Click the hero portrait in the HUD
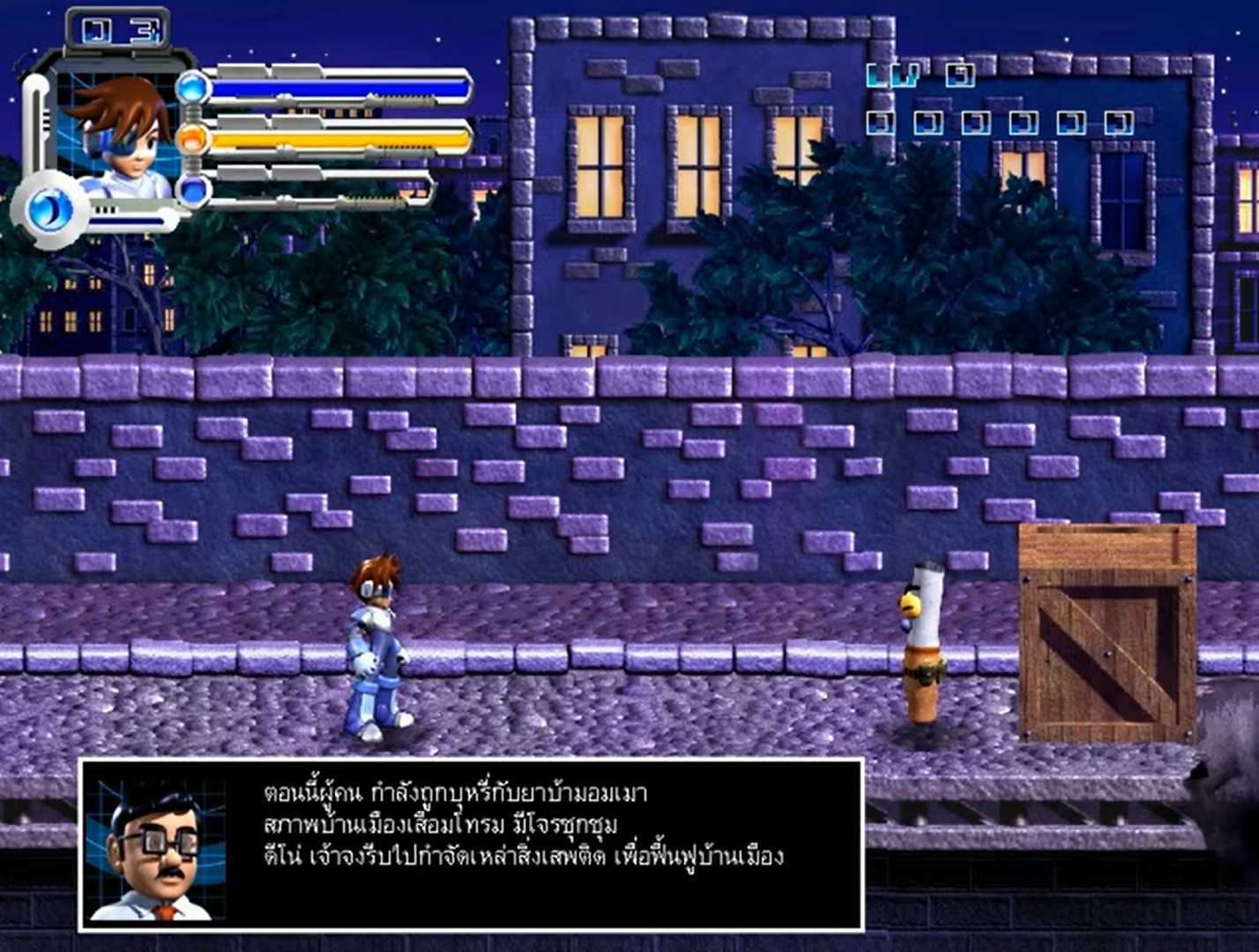The width and height of the screenshot is (1259, 952). [x=122, y=134]
